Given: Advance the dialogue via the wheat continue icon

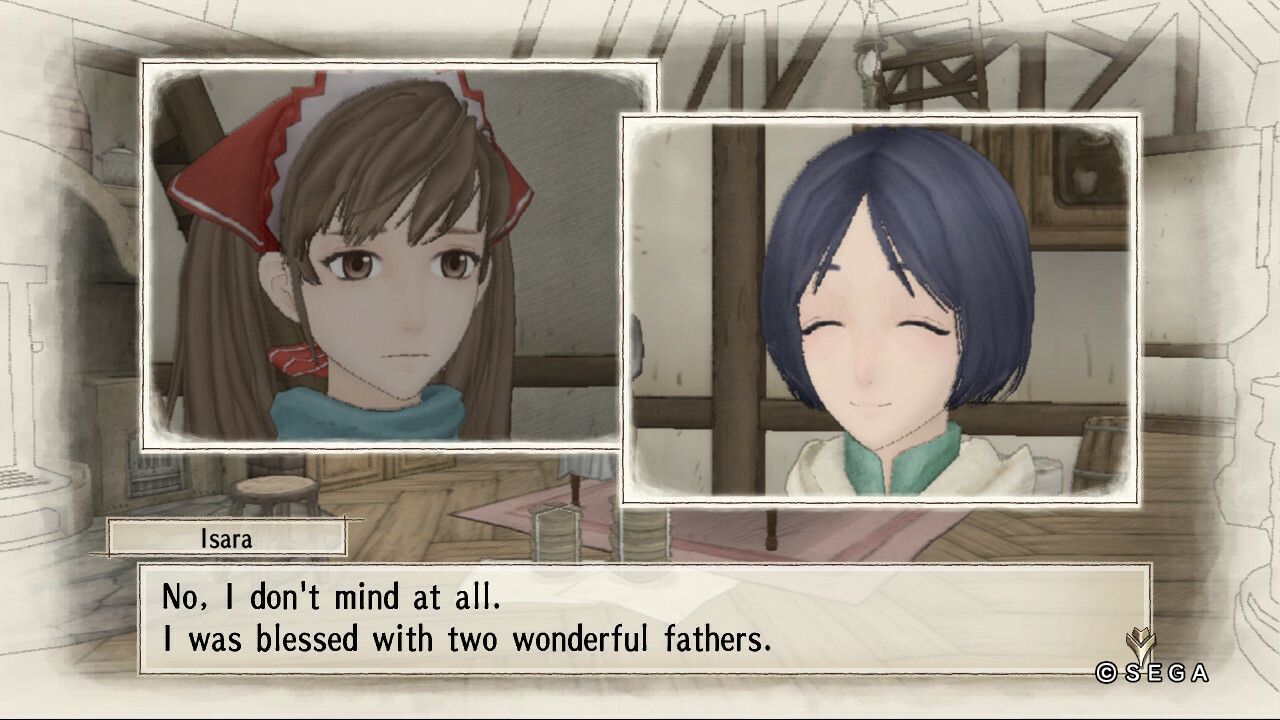Looking at the screenshot, I should (1138, 643).
